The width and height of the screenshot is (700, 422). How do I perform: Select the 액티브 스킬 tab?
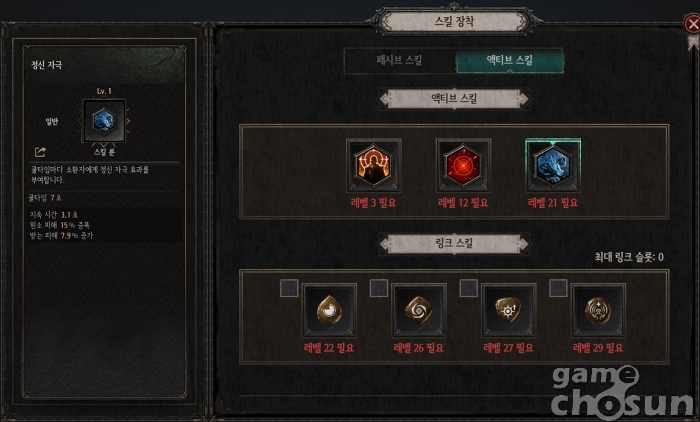(x=509, y=61)
